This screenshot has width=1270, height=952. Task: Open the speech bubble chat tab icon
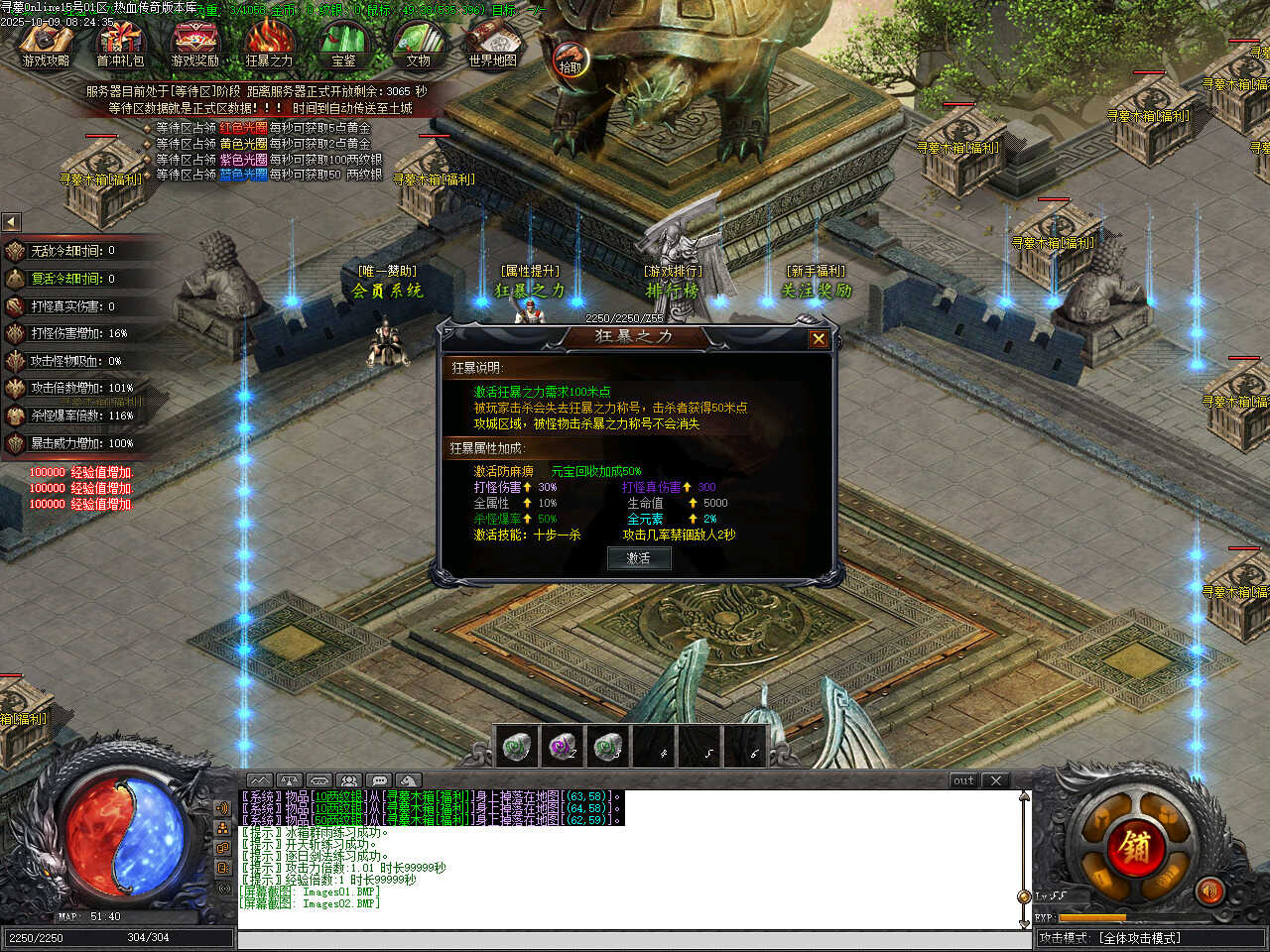(x=379, y=780)
